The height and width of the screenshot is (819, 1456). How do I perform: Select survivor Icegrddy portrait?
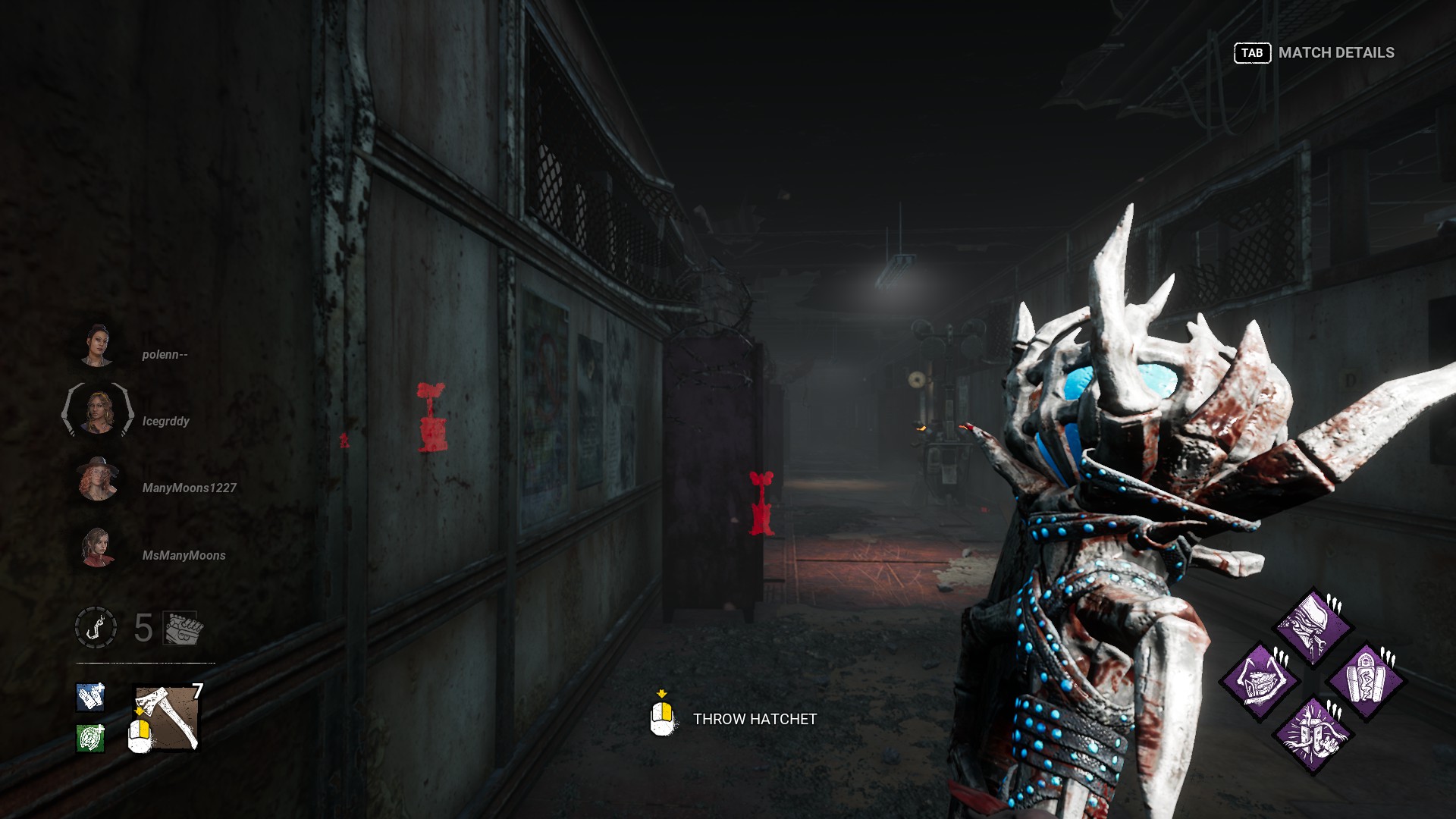coord(98,411)
